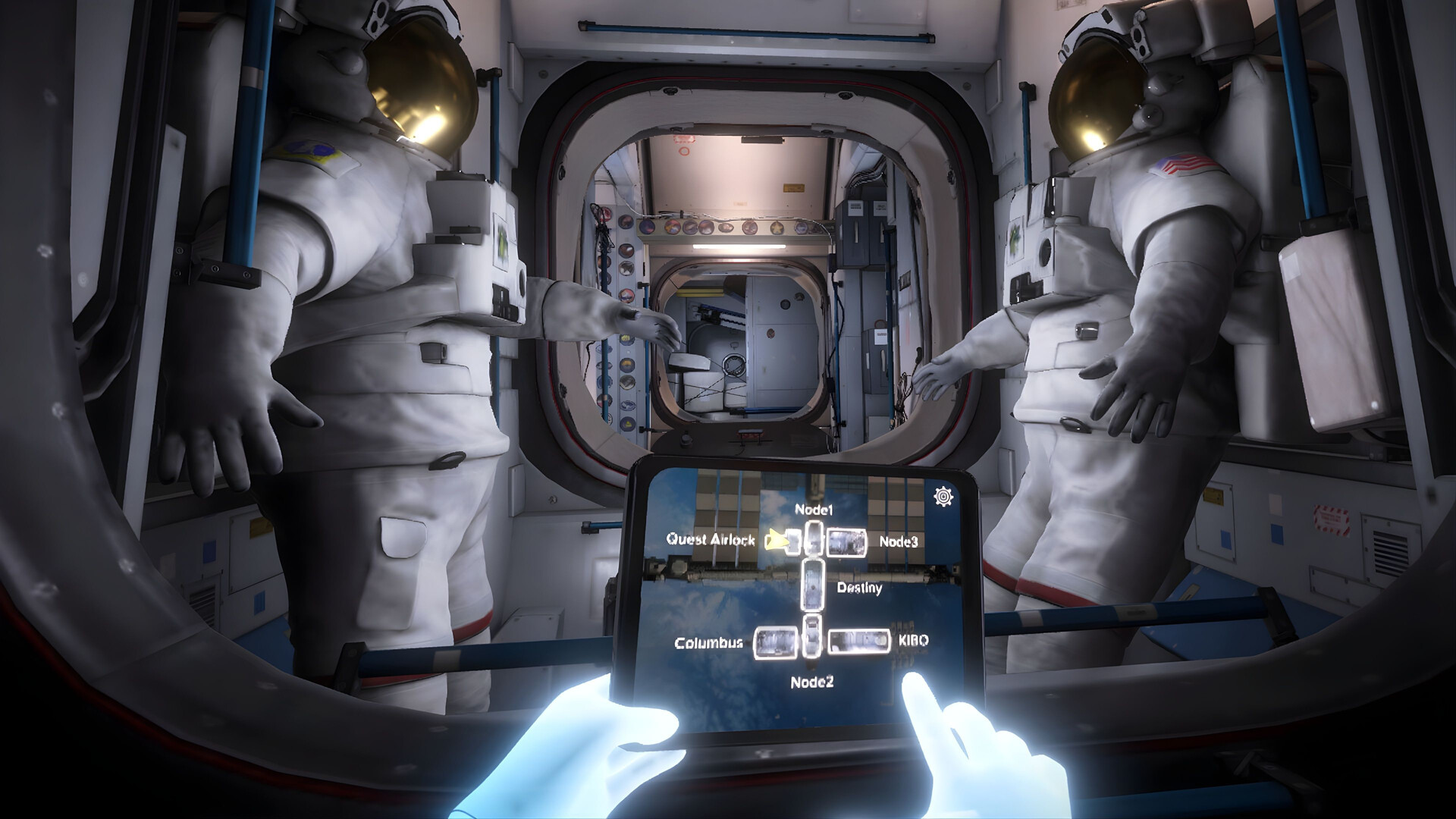Click the Node3 text label

(899, 543)
